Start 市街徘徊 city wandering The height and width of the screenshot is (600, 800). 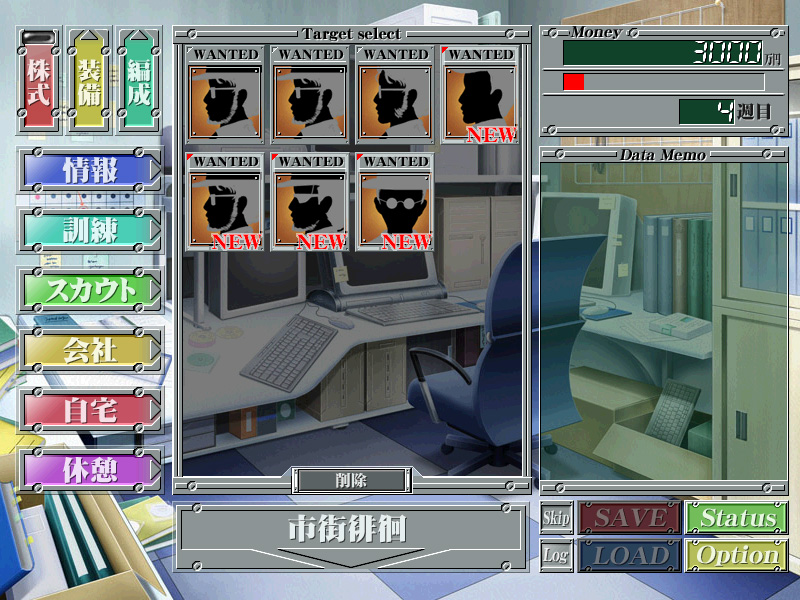click(350, 529)
